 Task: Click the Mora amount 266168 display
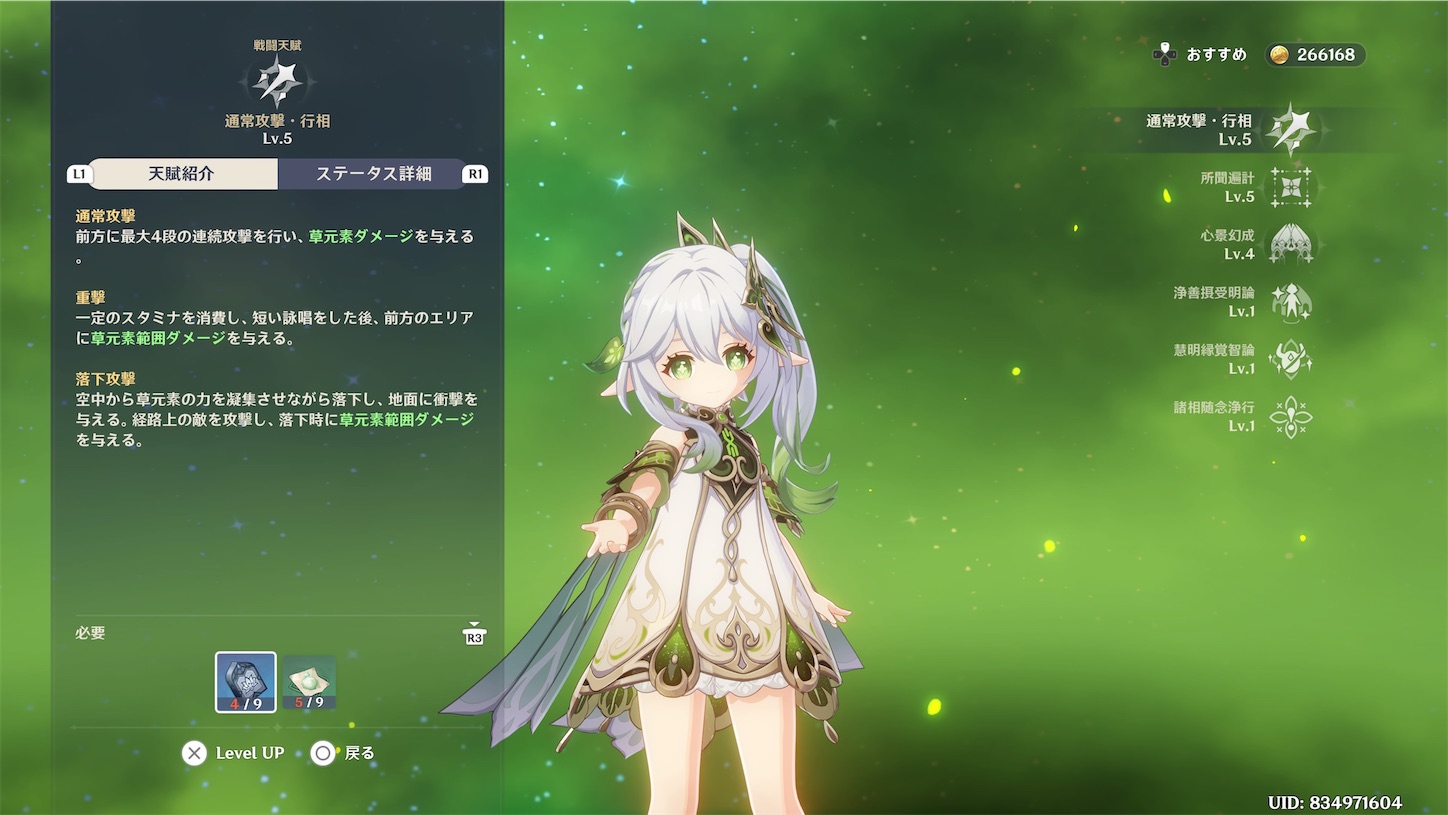click(x=1316, y=55)
